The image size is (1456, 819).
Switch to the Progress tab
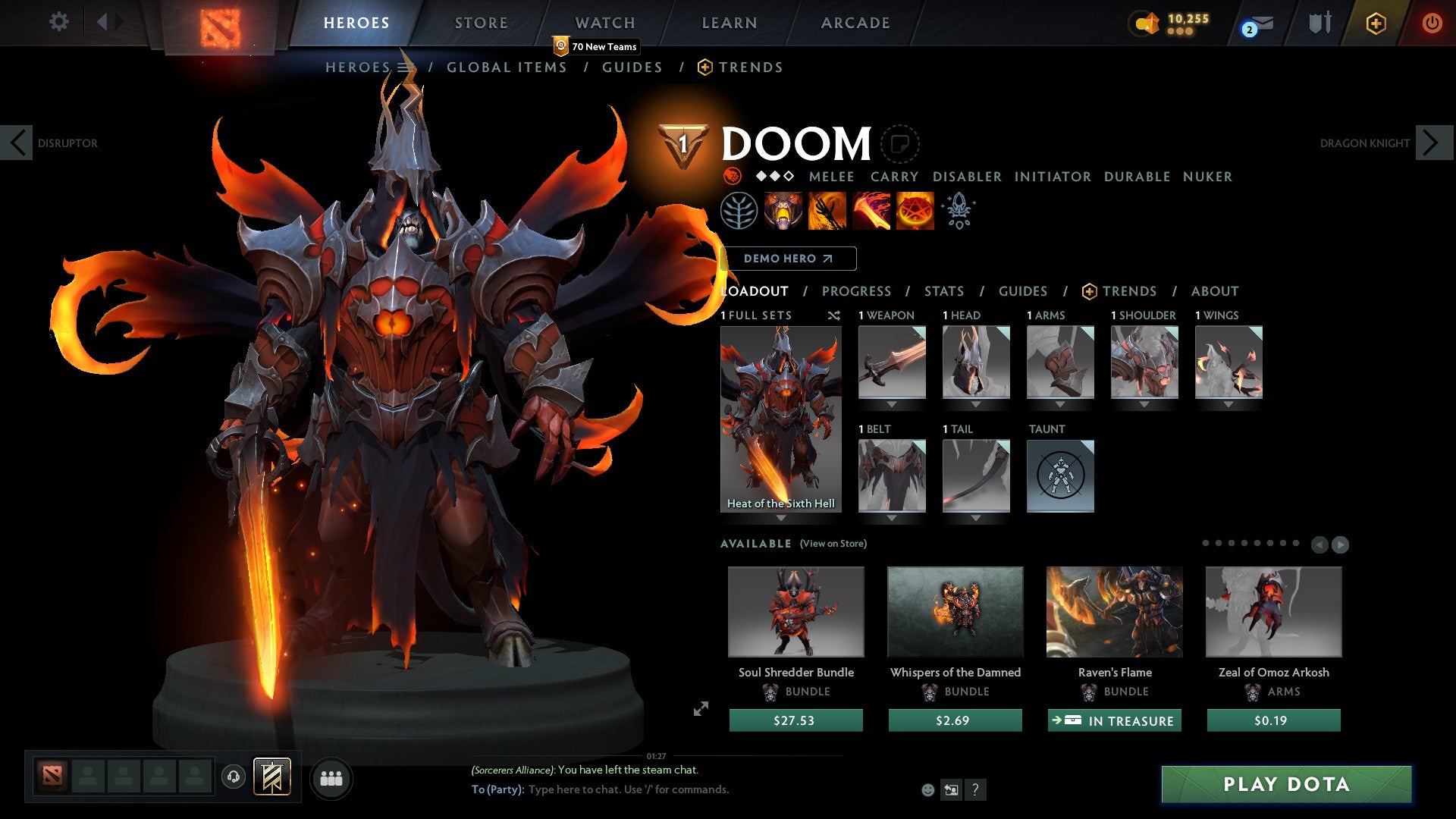857,291
